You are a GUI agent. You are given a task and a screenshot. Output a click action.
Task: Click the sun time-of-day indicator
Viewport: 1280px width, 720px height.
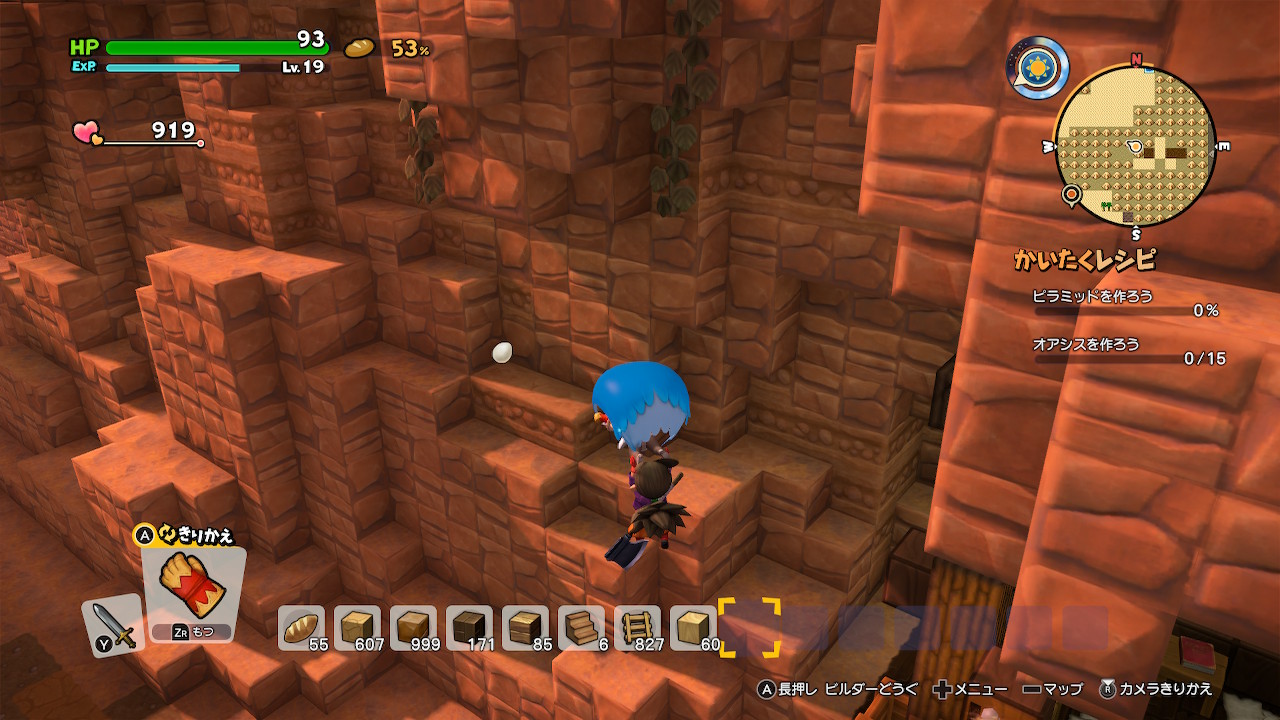coord(1038,68)
